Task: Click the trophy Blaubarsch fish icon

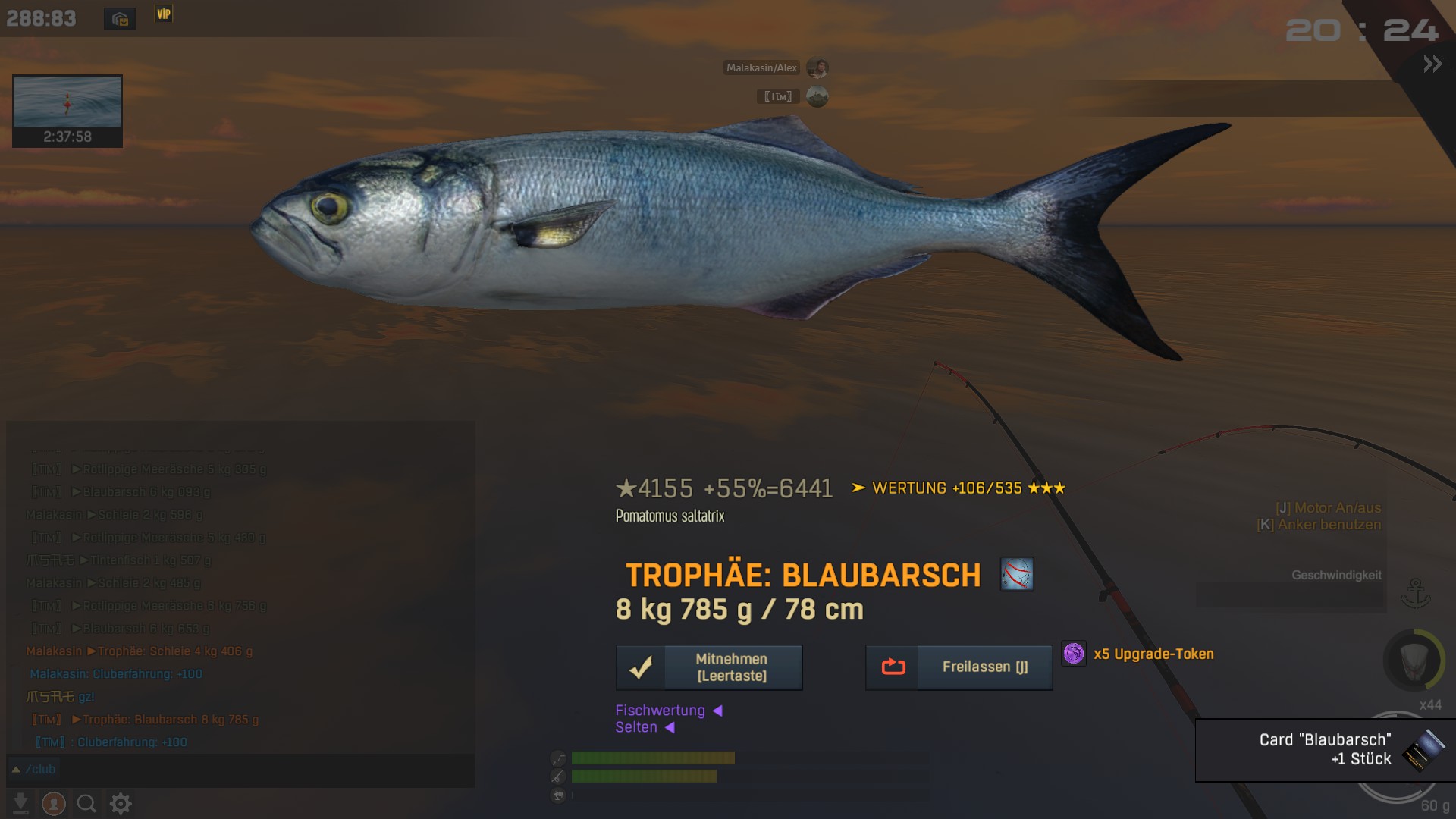Action: [x=1016, y=574]
